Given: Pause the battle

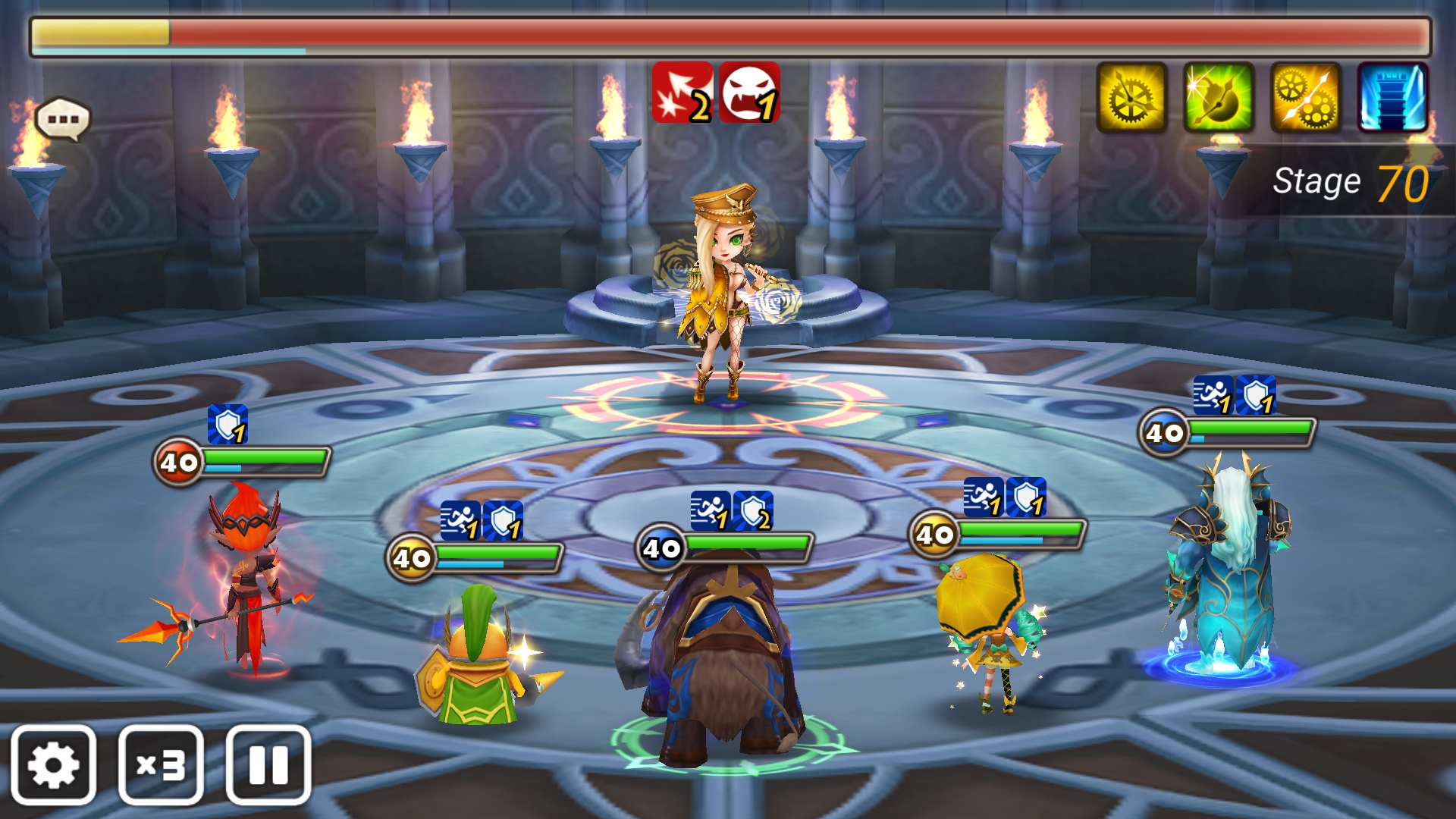Looking at the screenshot, I should [x=268, y=765].
